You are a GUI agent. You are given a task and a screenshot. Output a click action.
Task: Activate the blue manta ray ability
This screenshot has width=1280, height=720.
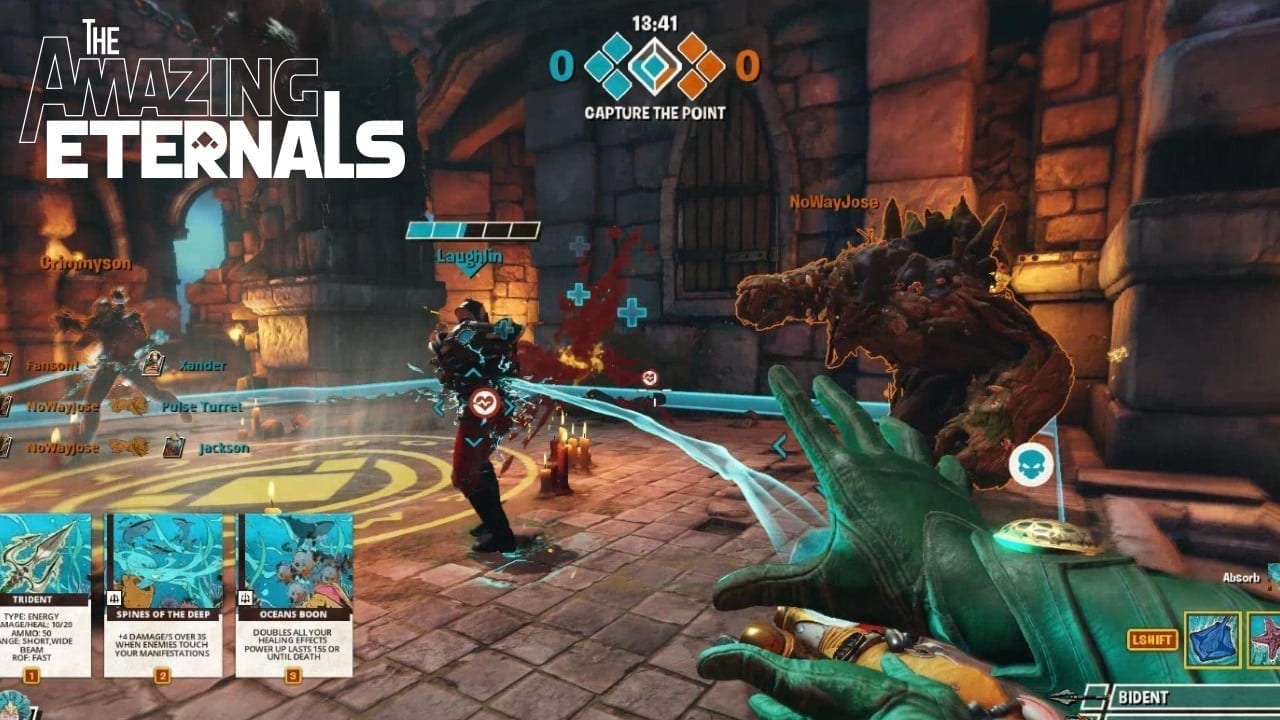(x=1213, y=640)
